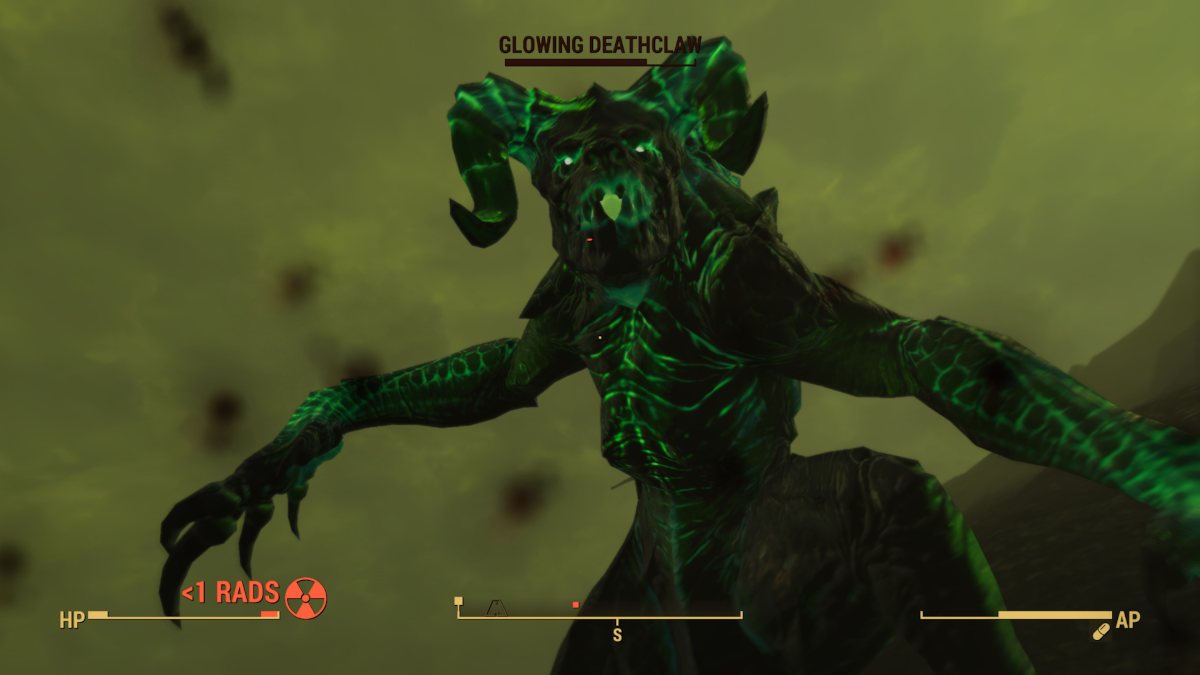Screen dimensions: 1200x675
Task: Click the radiation trefoil icon
Action: pos(306,597)
